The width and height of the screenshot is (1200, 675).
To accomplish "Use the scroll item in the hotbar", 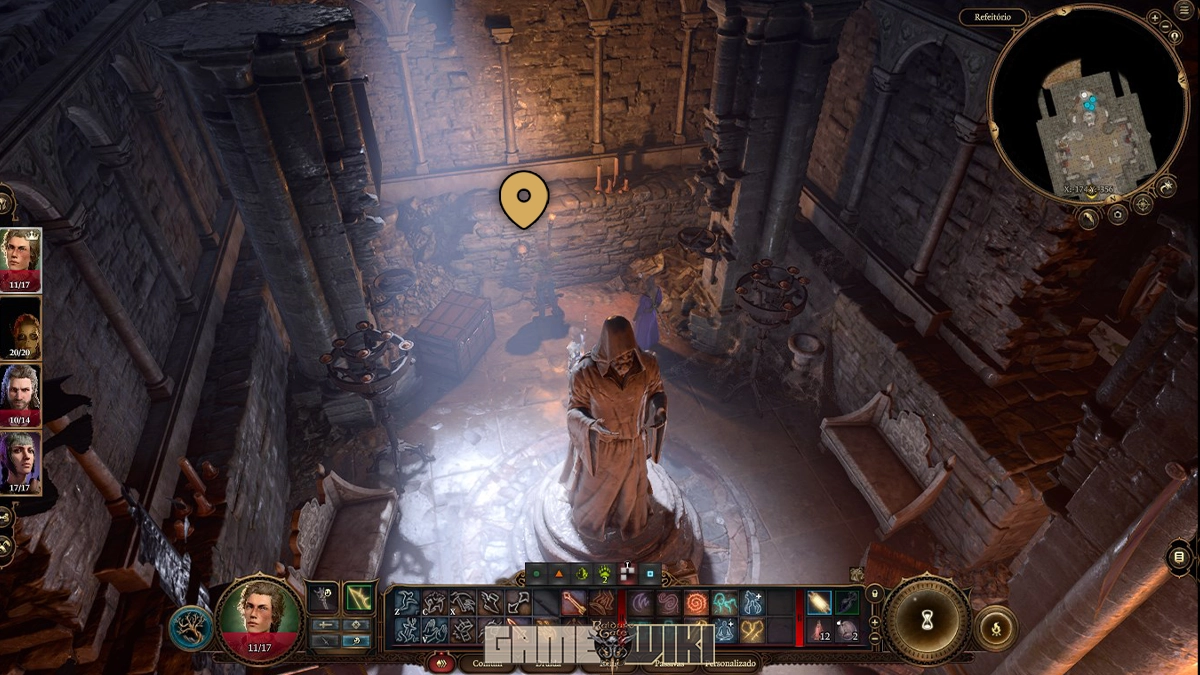I will pyautogui.click(x=819, y=602).
